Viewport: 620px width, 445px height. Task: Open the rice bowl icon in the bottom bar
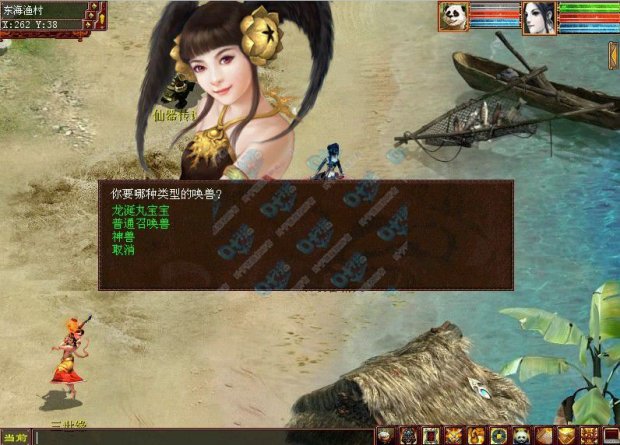tap(385, 436)
